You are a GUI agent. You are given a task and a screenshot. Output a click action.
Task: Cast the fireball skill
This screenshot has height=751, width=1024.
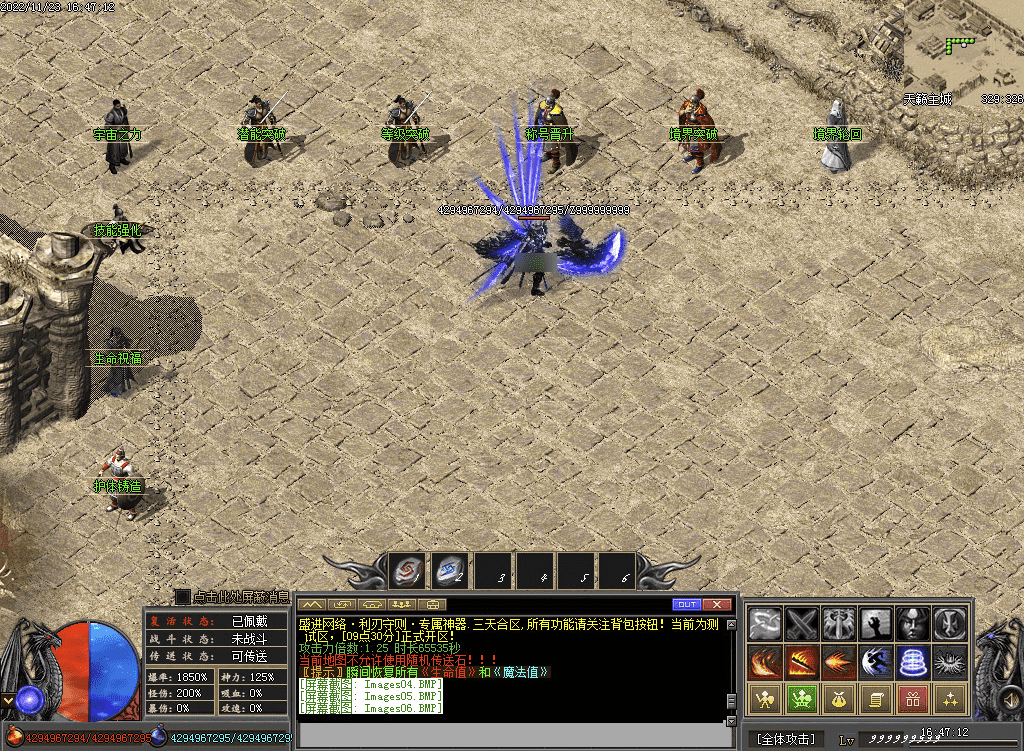coord(838,662)
